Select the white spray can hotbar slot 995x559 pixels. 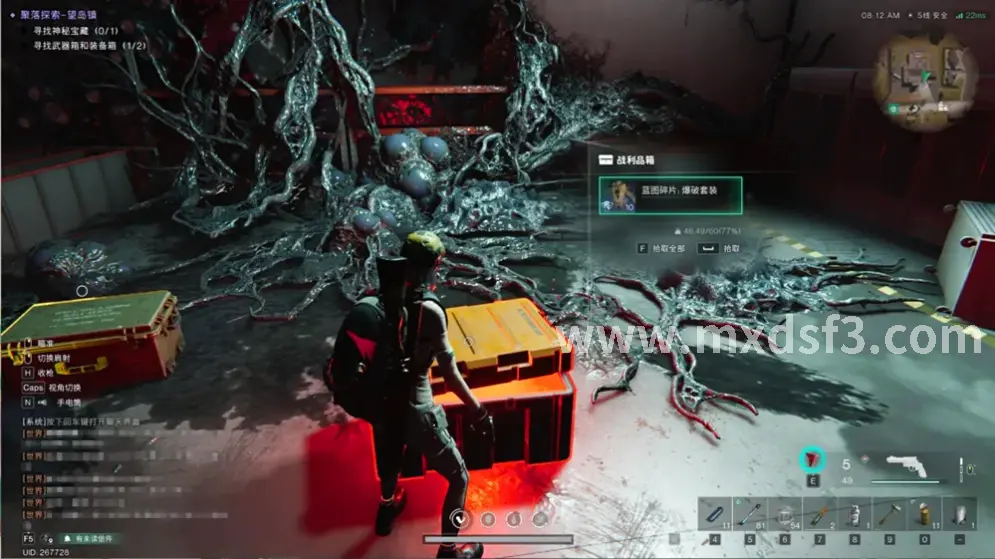852,516
